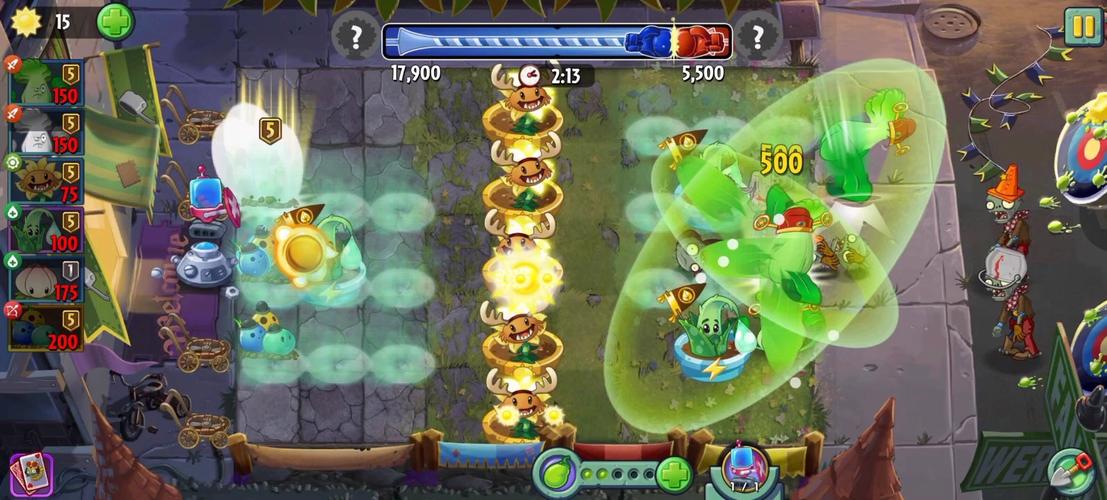Collect the glowing sun on the lawn
Screen dimensions: 1107x500
click(x=299, y=250)
